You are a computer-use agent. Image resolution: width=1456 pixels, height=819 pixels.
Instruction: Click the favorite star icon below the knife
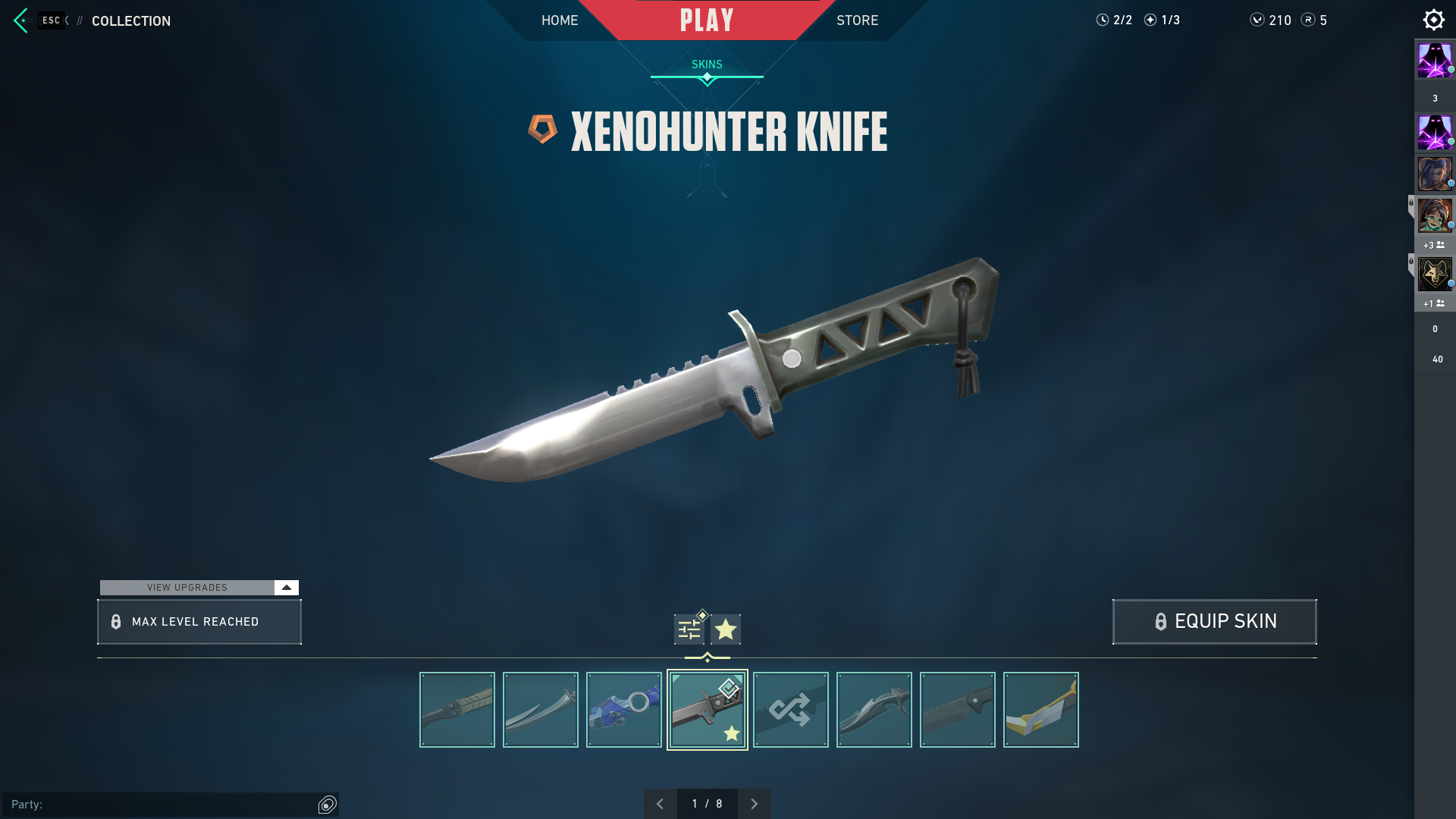(x=725, y=629)
